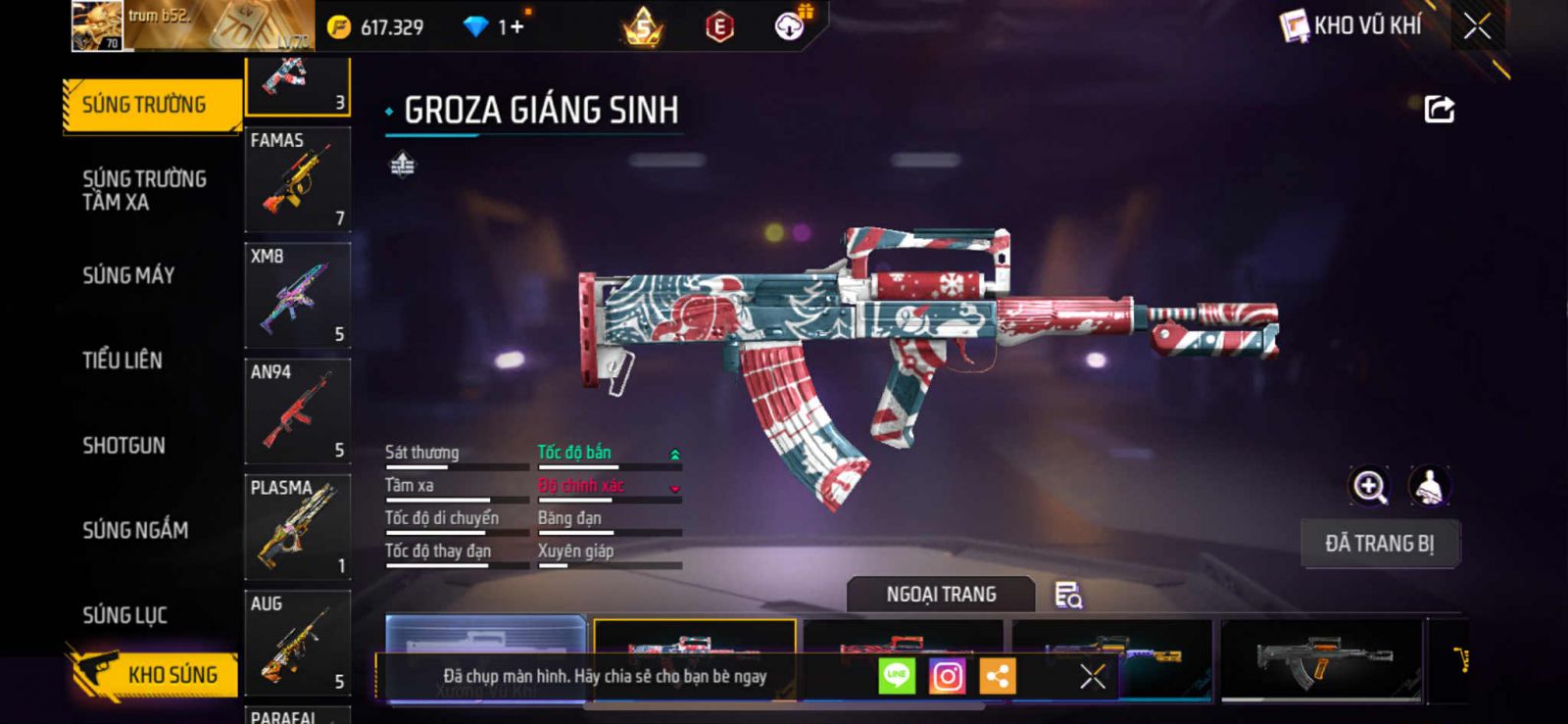
Task: Switch to Súng Ngắm category
Action: coord(135,530)
